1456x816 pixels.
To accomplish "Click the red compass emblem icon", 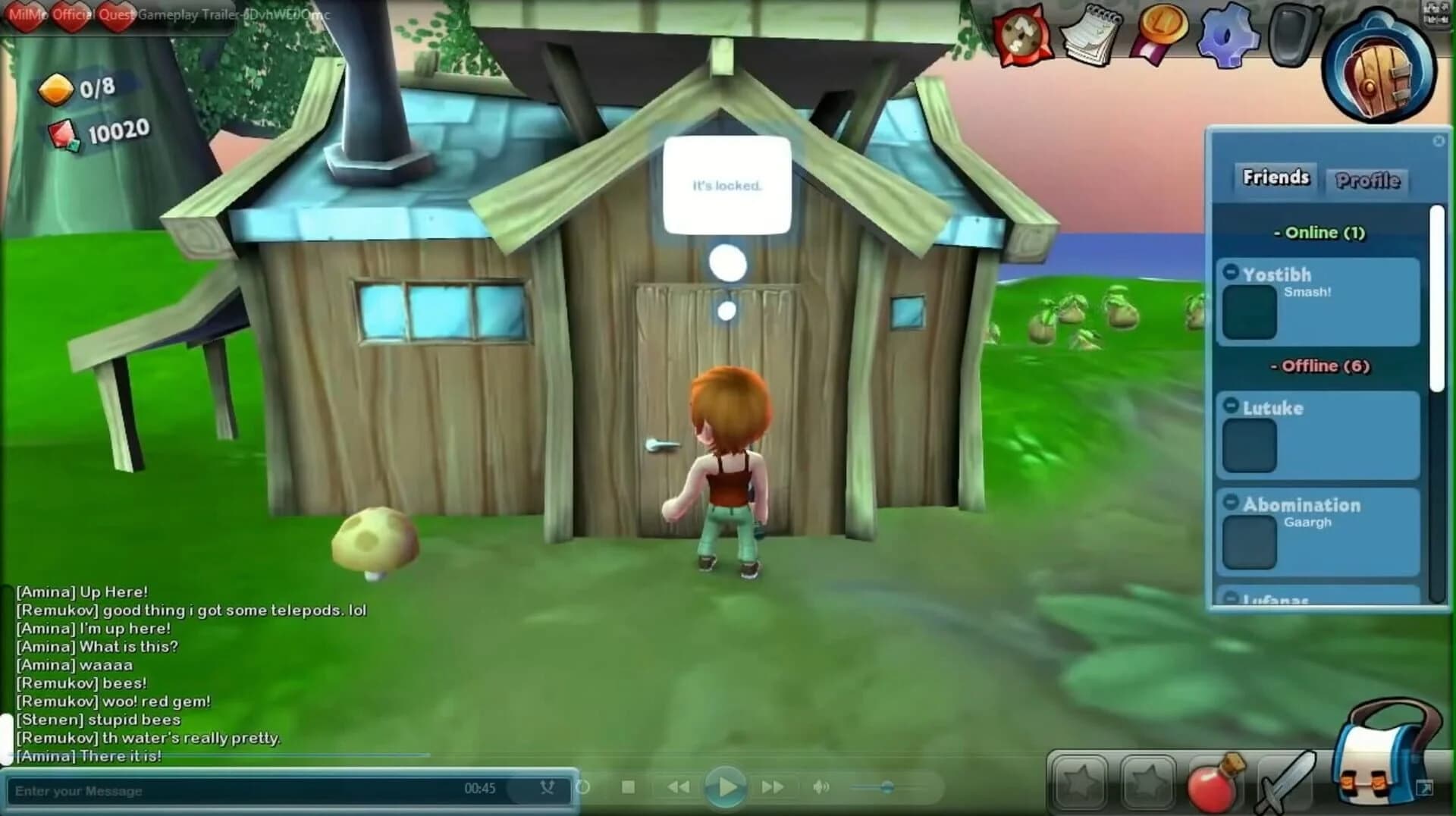I will tap(1022, 36).
